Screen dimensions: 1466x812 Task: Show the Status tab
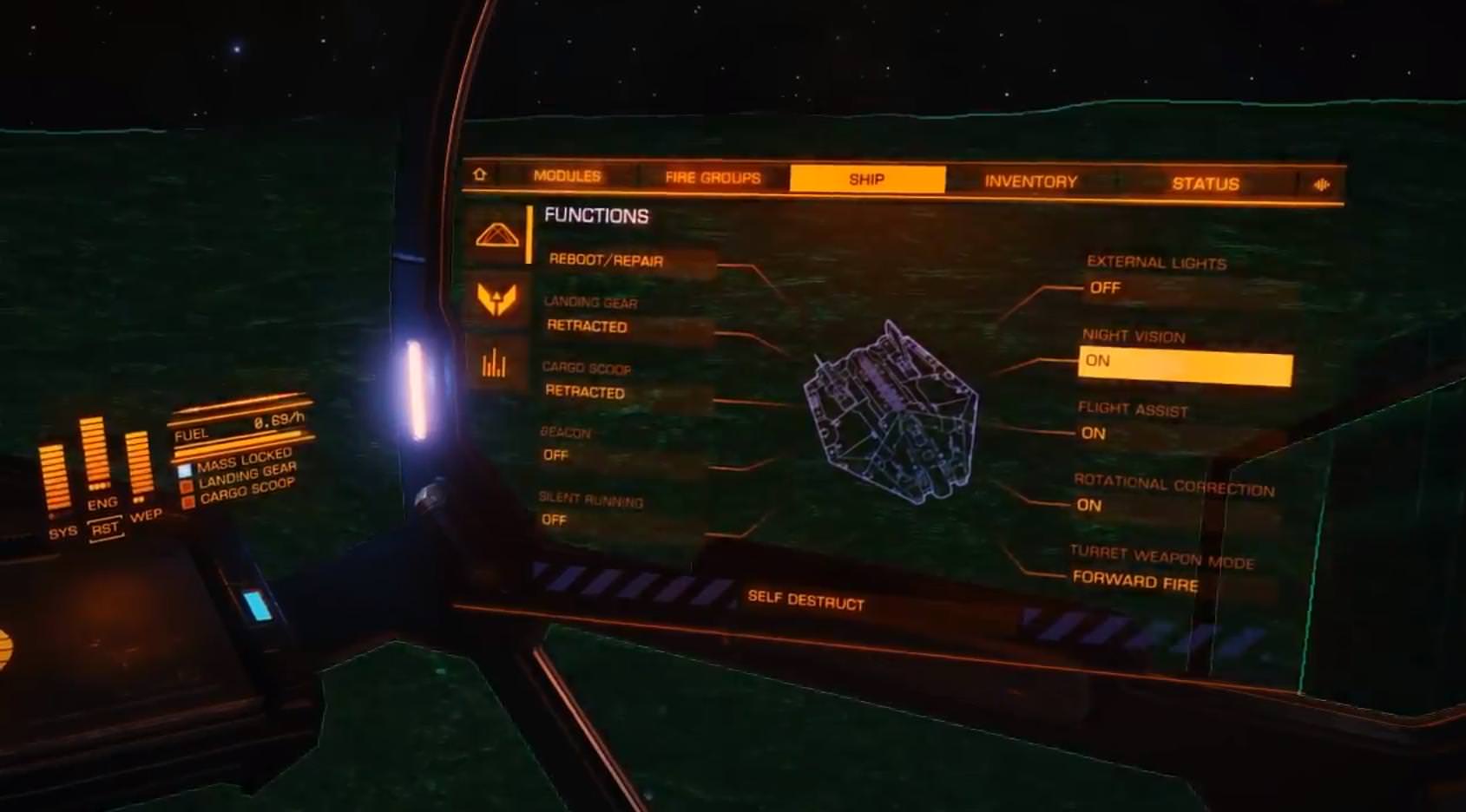pos(1205,184)
